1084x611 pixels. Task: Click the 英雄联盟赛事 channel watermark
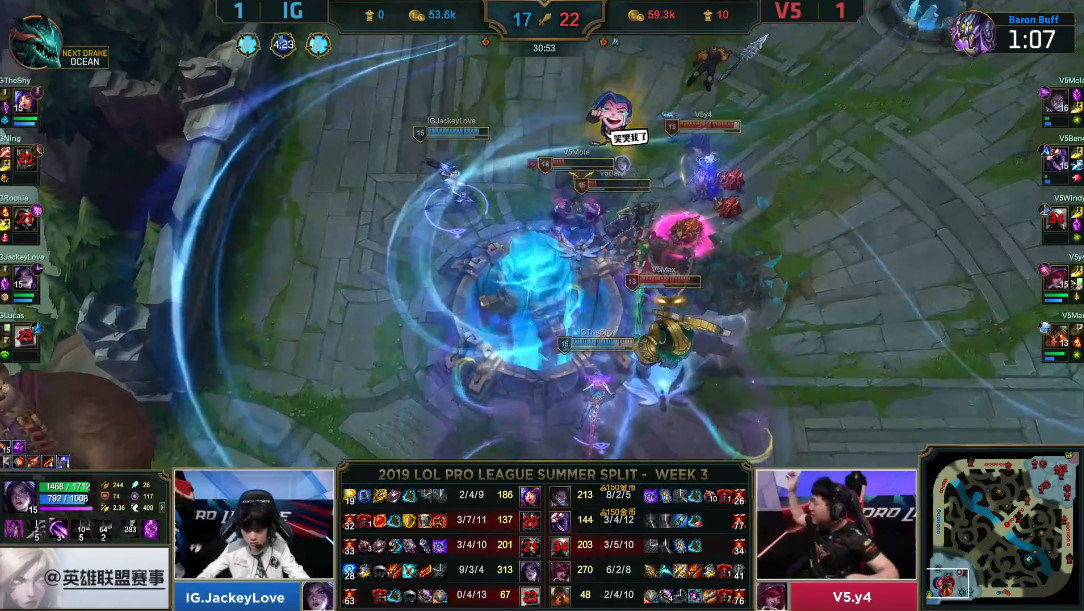85,578
